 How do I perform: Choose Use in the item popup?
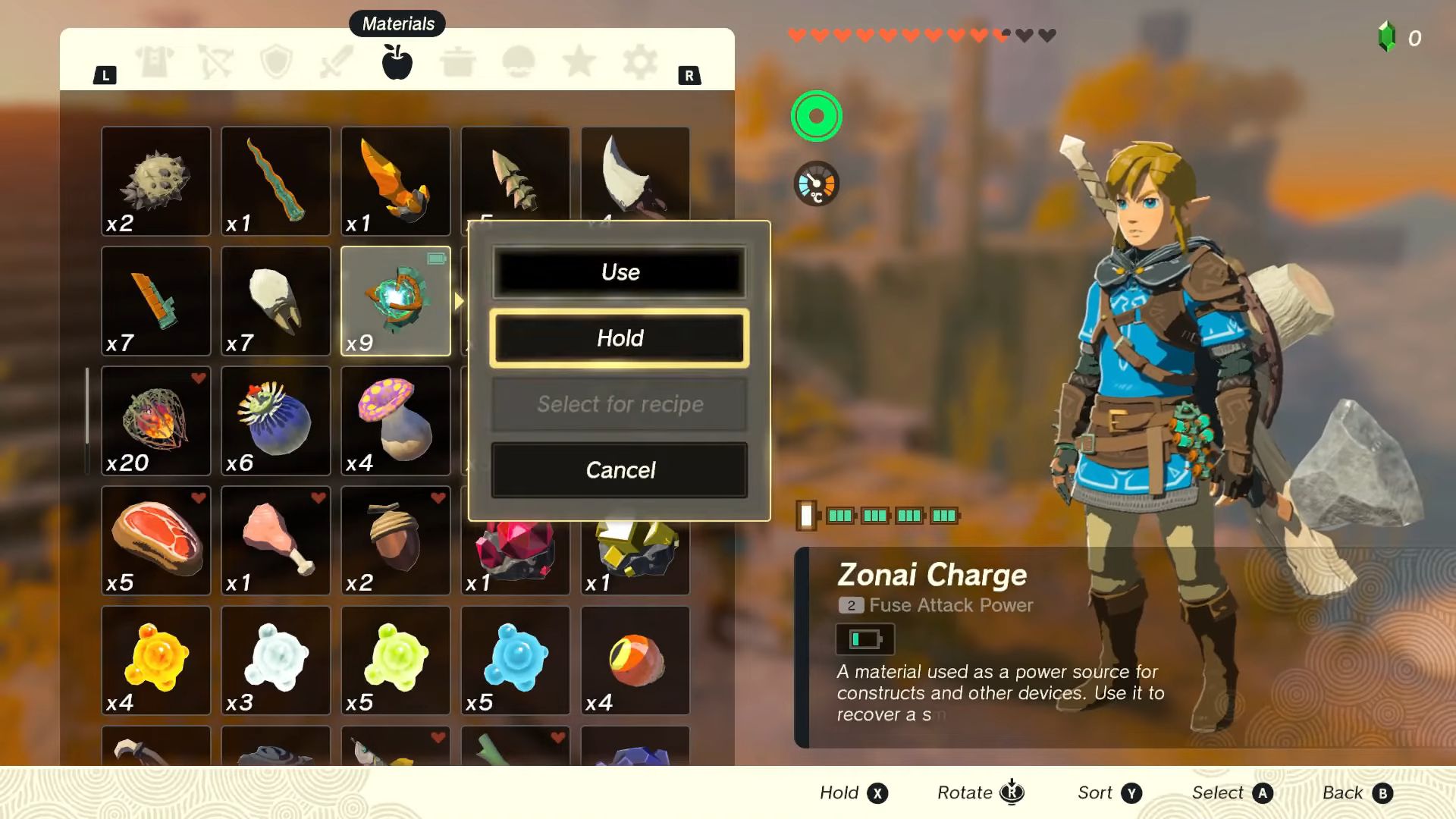coord(620,272)
